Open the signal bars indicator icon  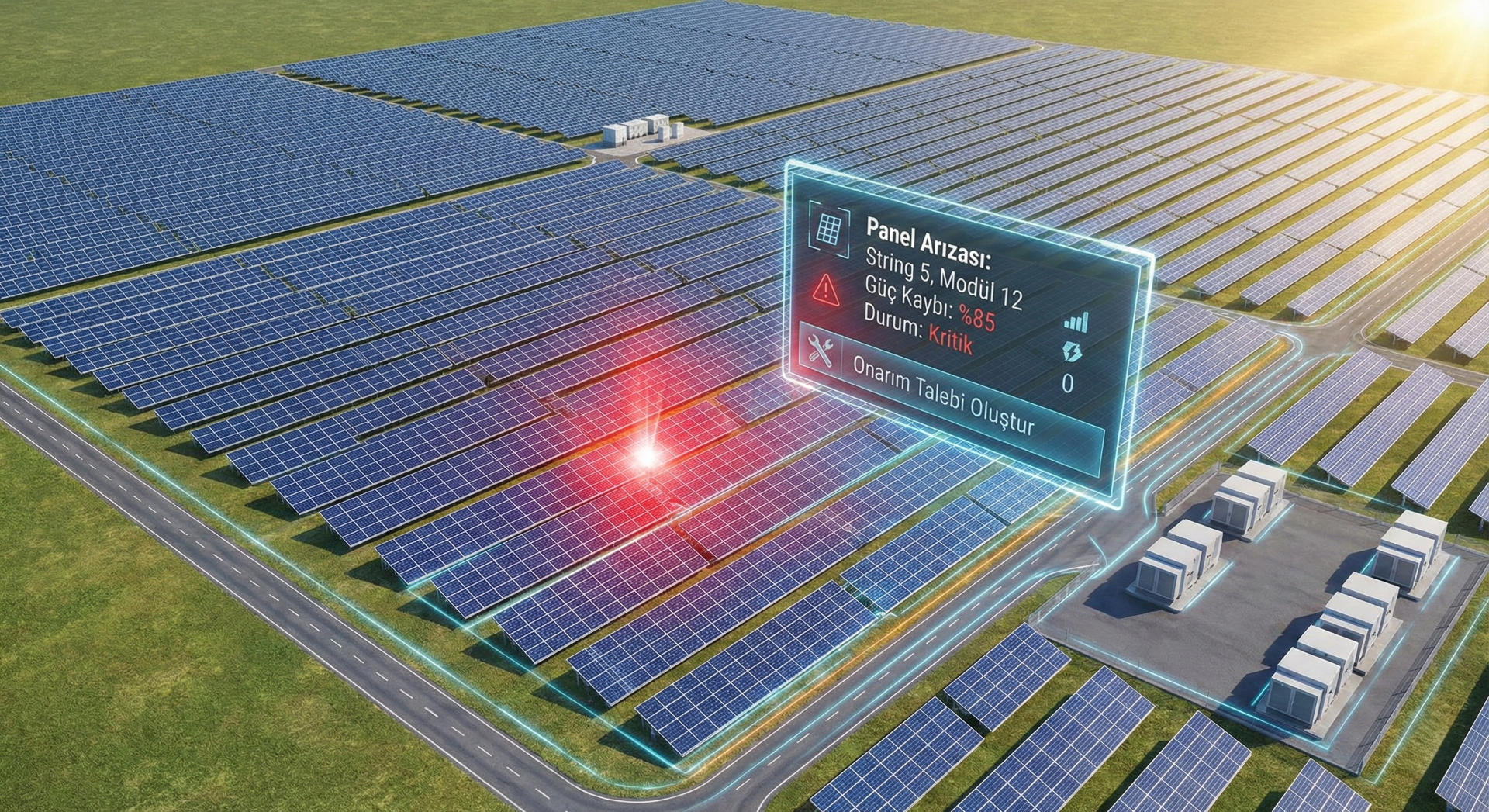[1076, 322]
